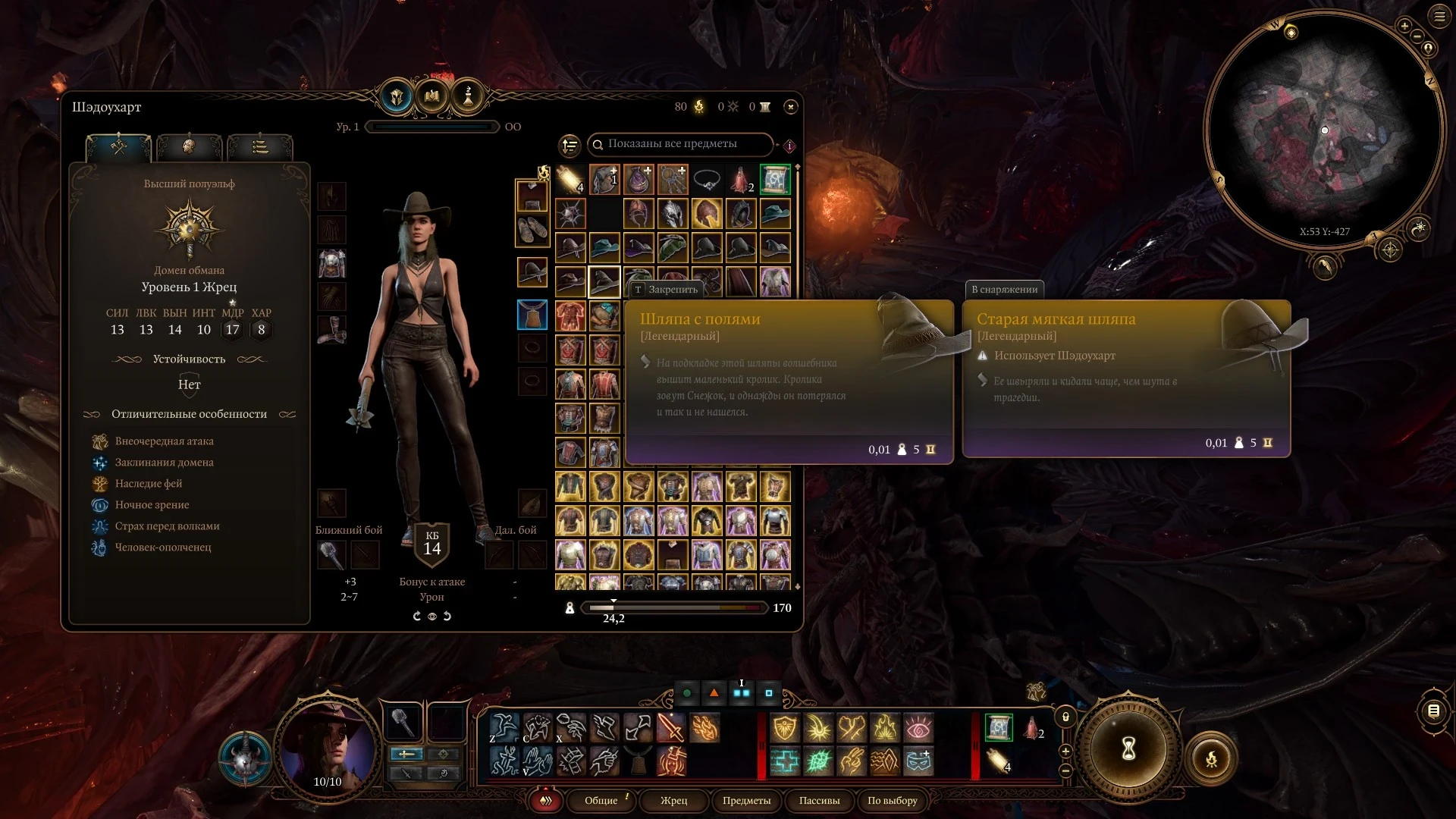This screenshot has width=1456, height=819.
Task: Switch to the Жрец hotbar tab
Action: [673, 801]
